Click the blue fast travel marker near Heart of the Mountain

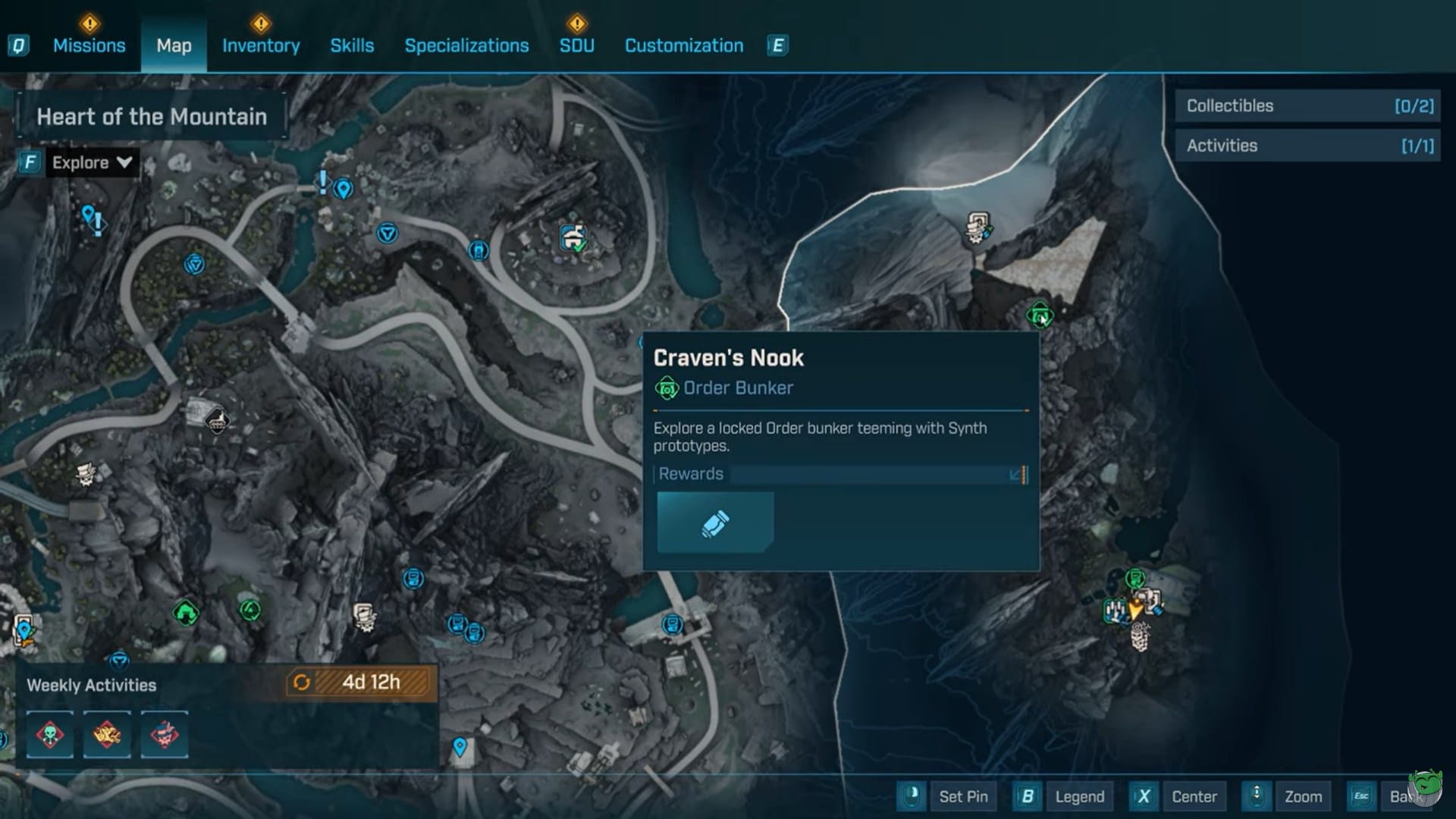point(344,190)
